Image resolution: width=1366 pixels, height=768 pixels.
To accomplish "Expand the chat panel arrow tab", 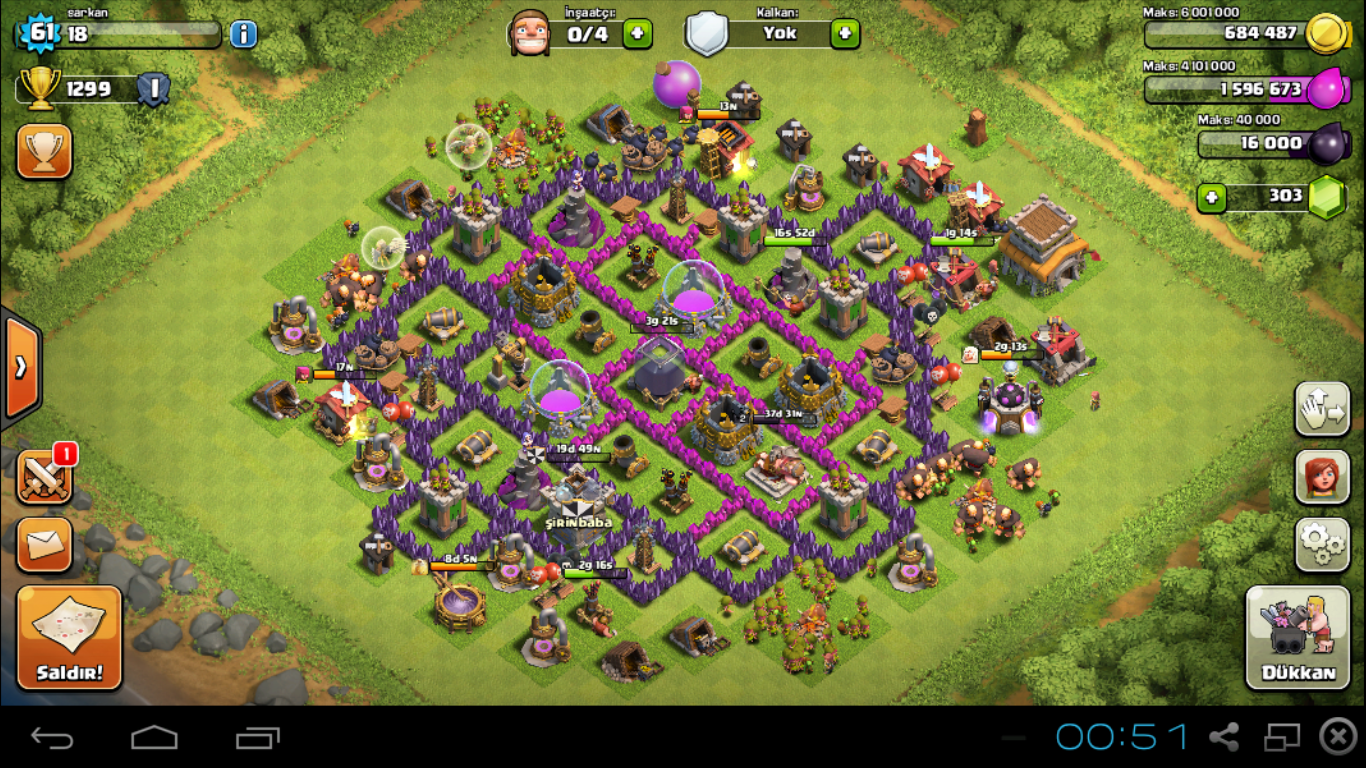I will click(x=20, y=367).
